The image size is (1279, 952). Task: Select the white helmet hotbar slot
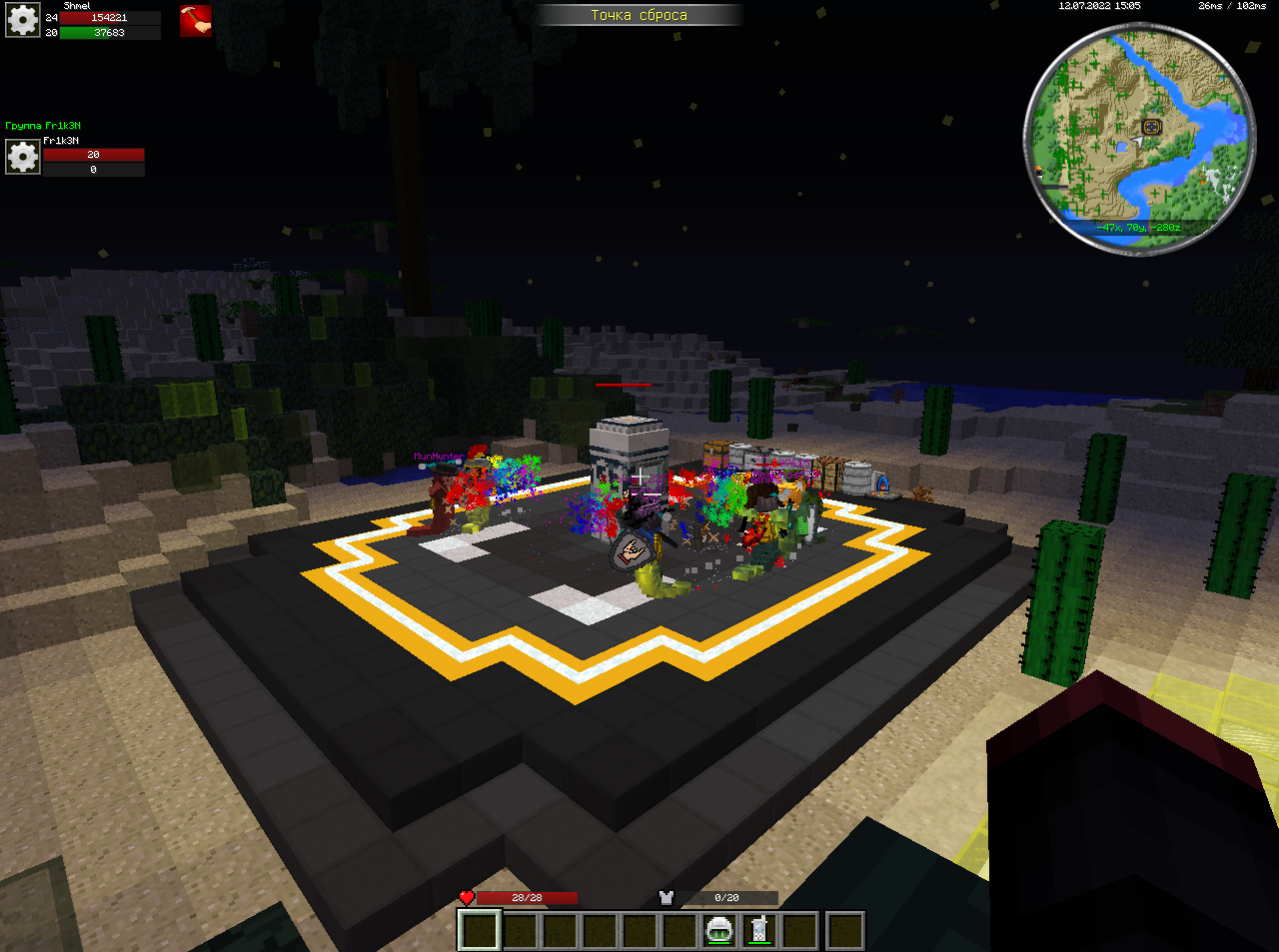(x=719, y=931)
